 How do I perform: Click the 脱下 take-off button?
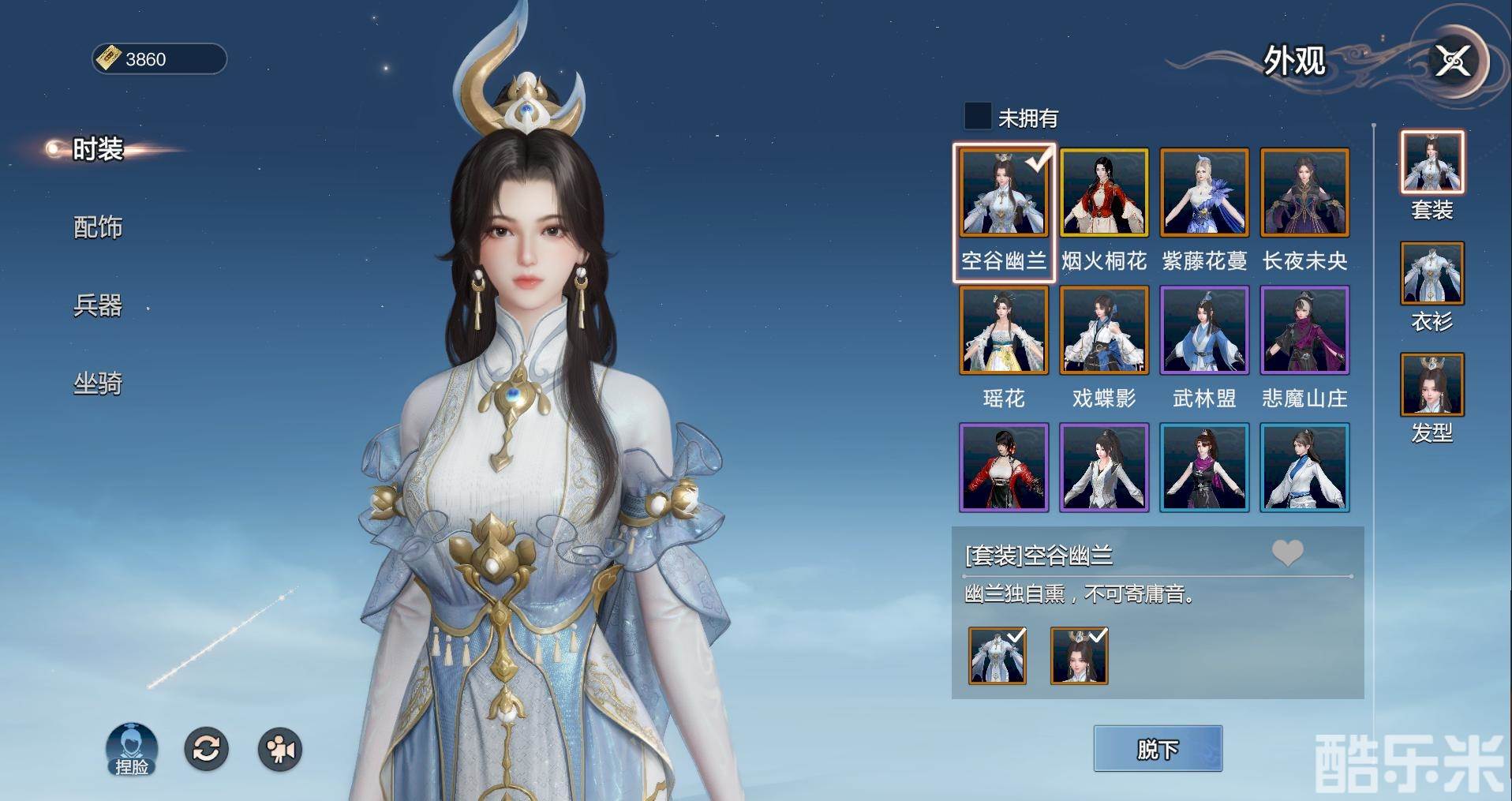[1158, 749]
